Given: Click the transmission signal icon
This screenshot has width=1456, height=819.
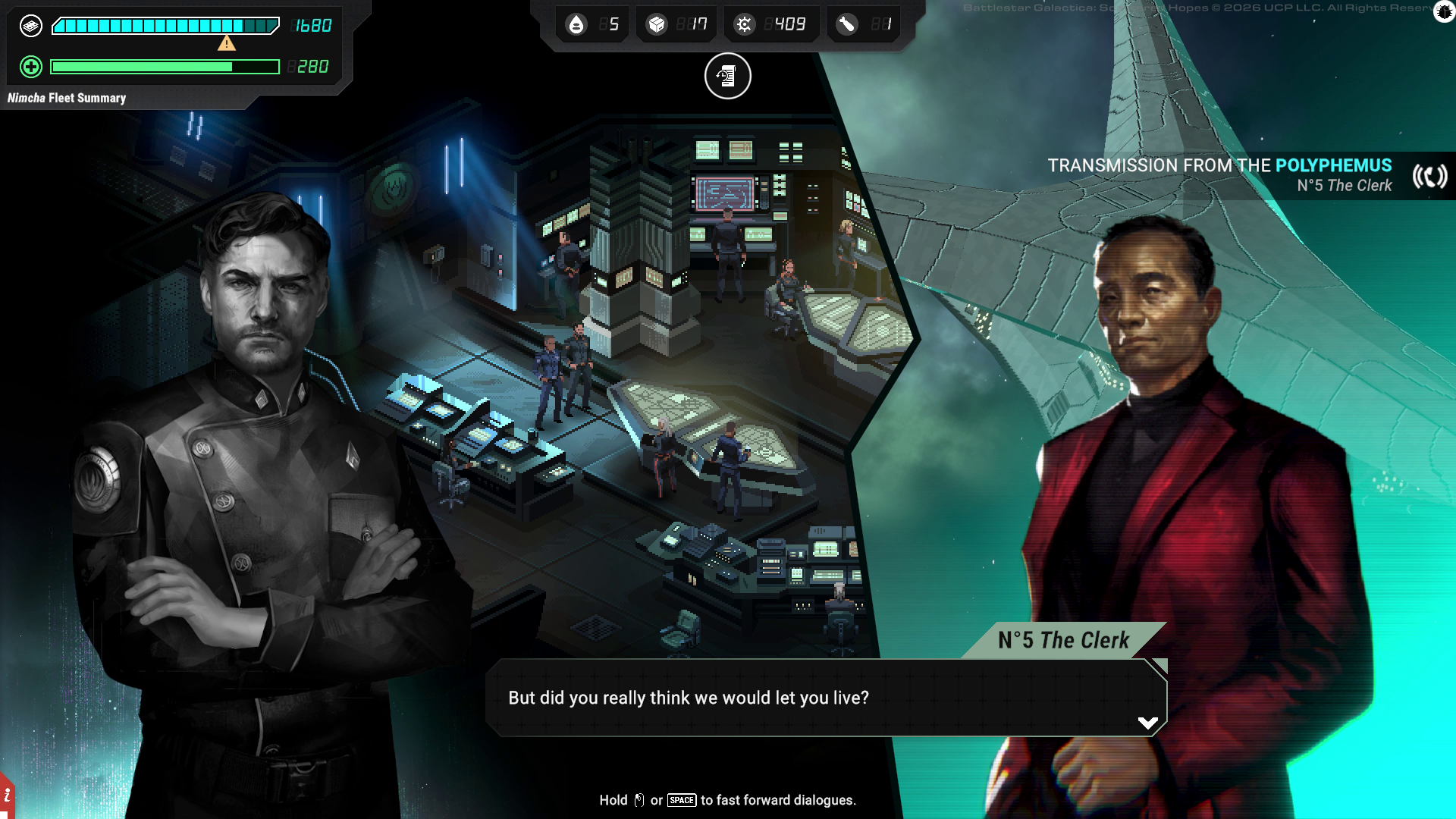Looking at the screenshot, I should click(1429, 177).
